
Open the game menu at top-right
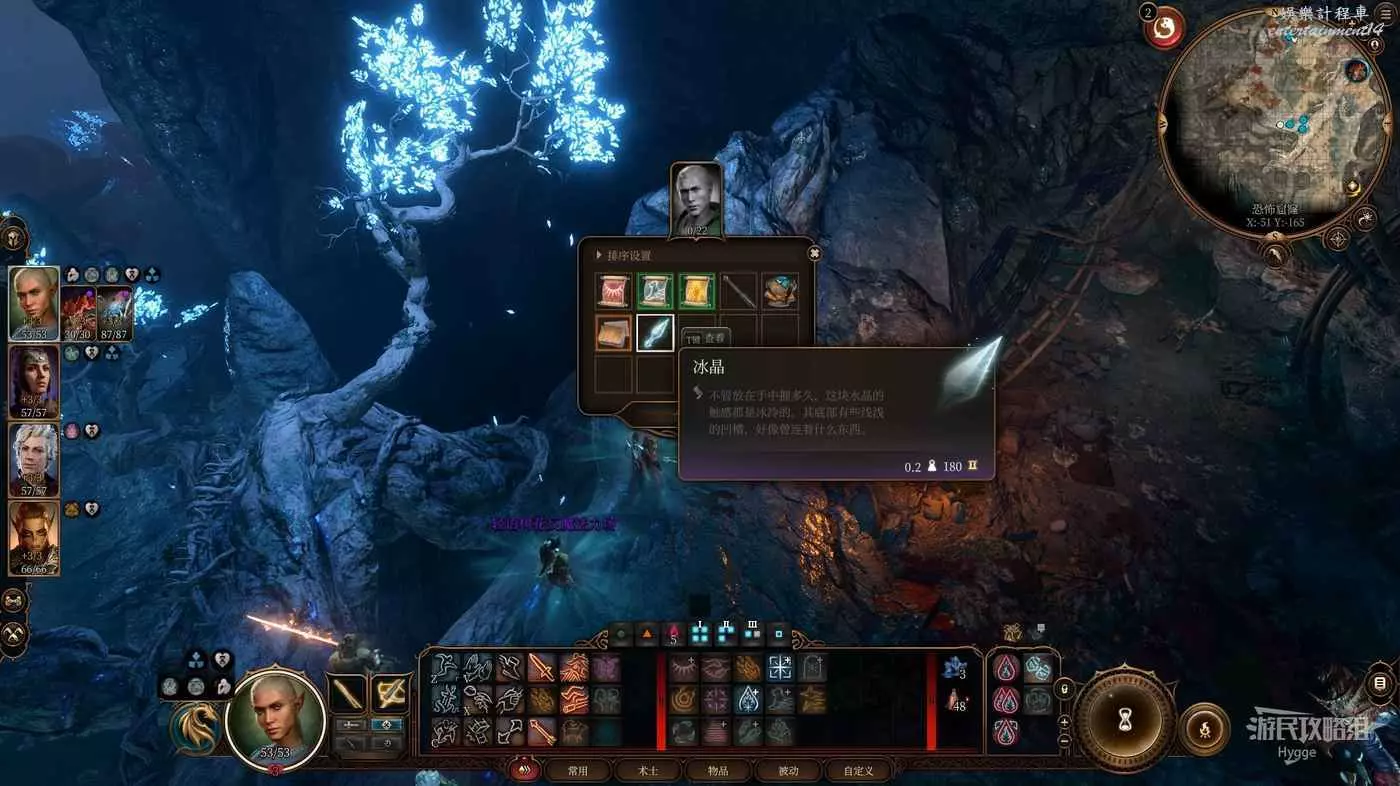click(1384, 14)
